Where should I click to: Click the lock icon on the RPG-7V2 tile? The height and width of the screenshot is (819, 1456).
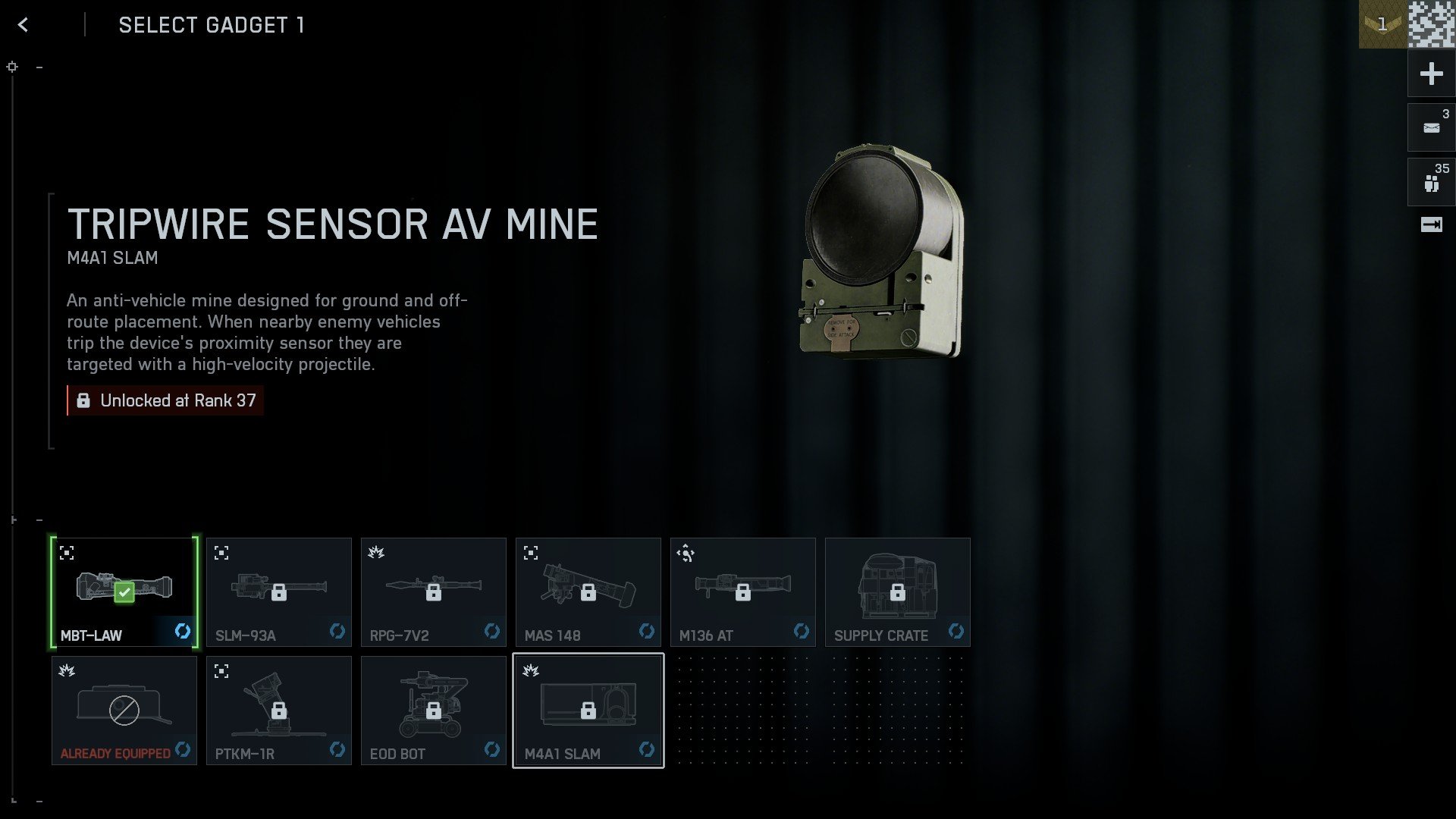[434, 592]
